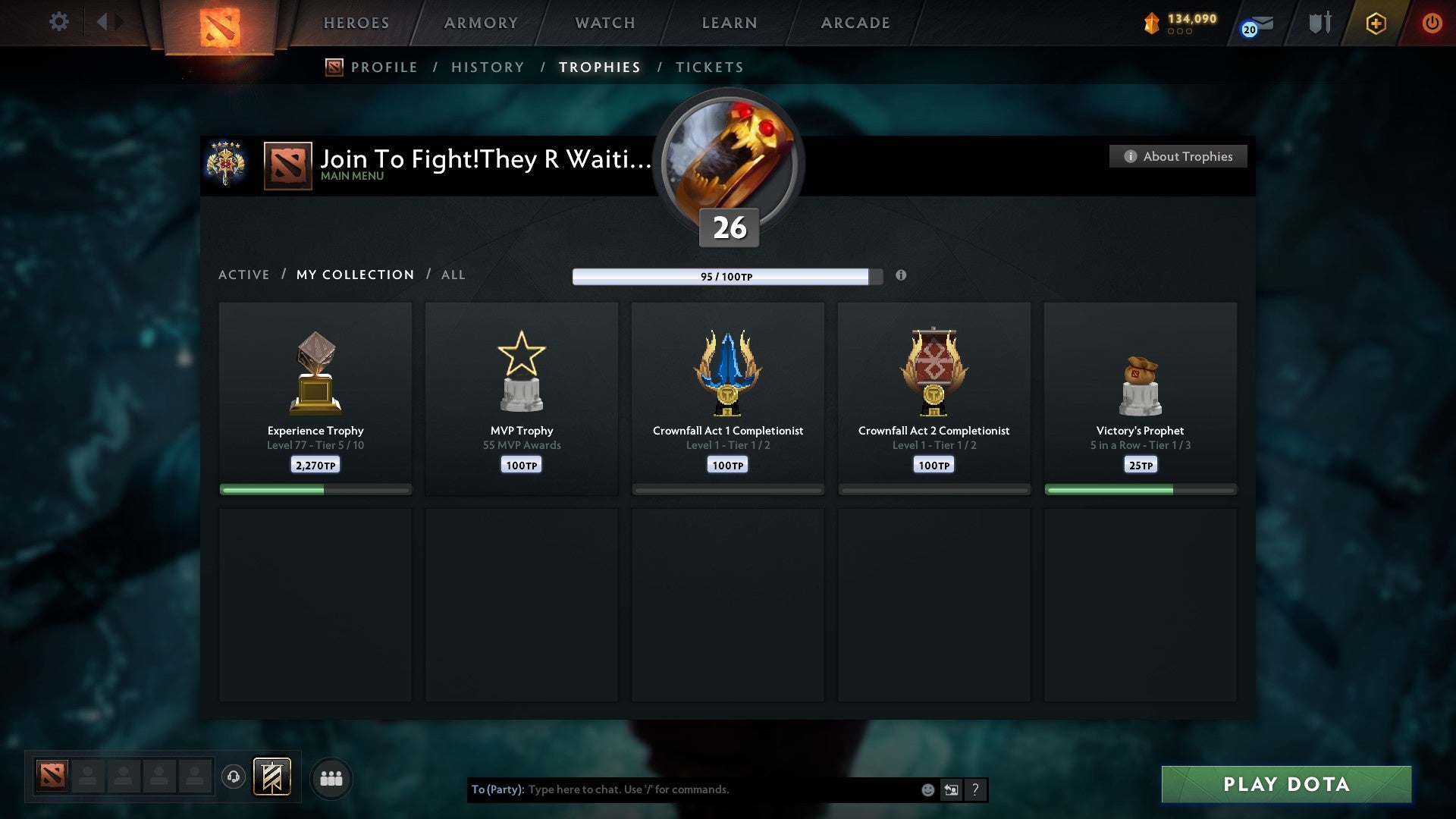
Task: Click the red power exit icon
Action: 1432,23
